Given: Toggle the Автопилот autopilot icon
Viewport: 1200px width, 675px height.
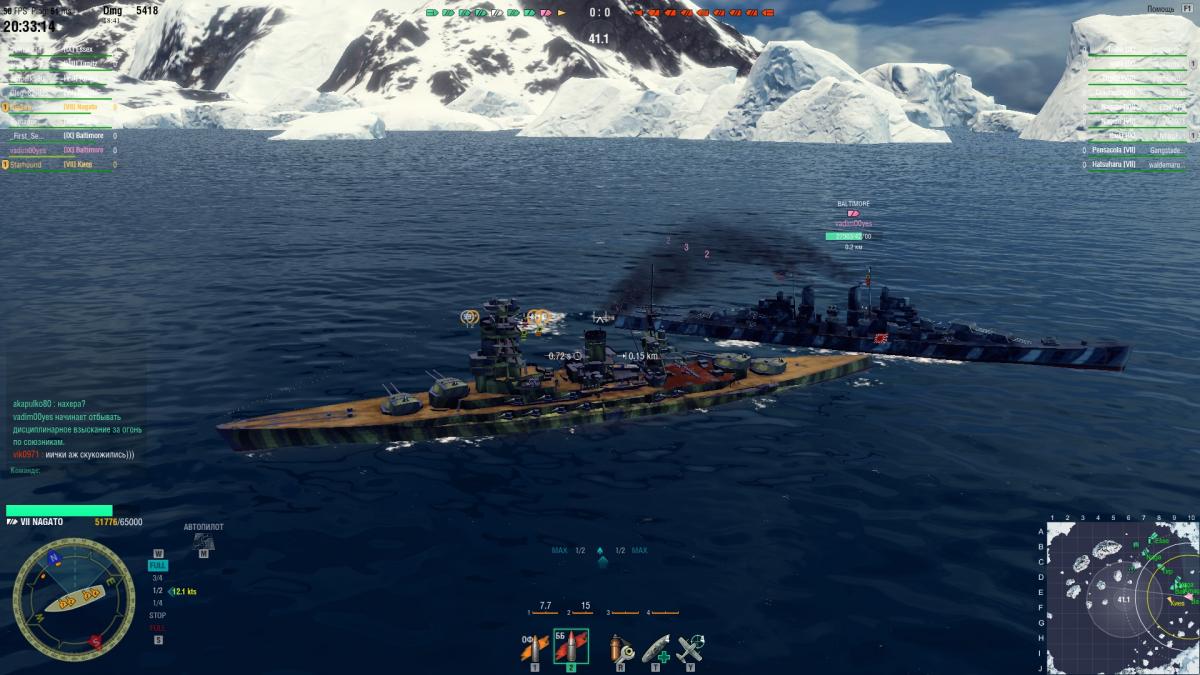Looking at the screenshot, I should coord(203,540).
